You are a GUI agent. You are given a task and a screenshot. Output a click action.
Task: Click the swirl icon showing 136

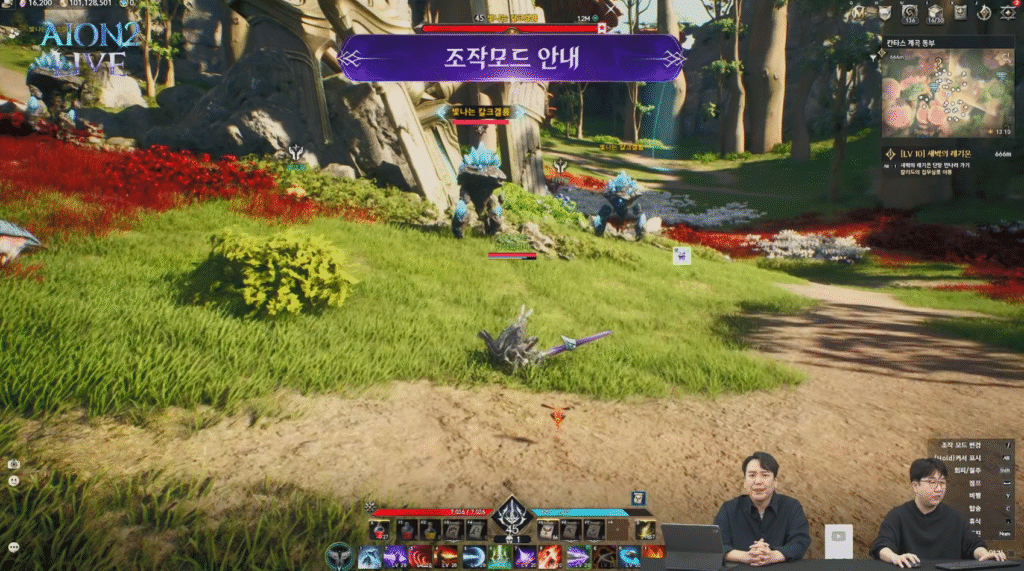click(x=910, y=13)
